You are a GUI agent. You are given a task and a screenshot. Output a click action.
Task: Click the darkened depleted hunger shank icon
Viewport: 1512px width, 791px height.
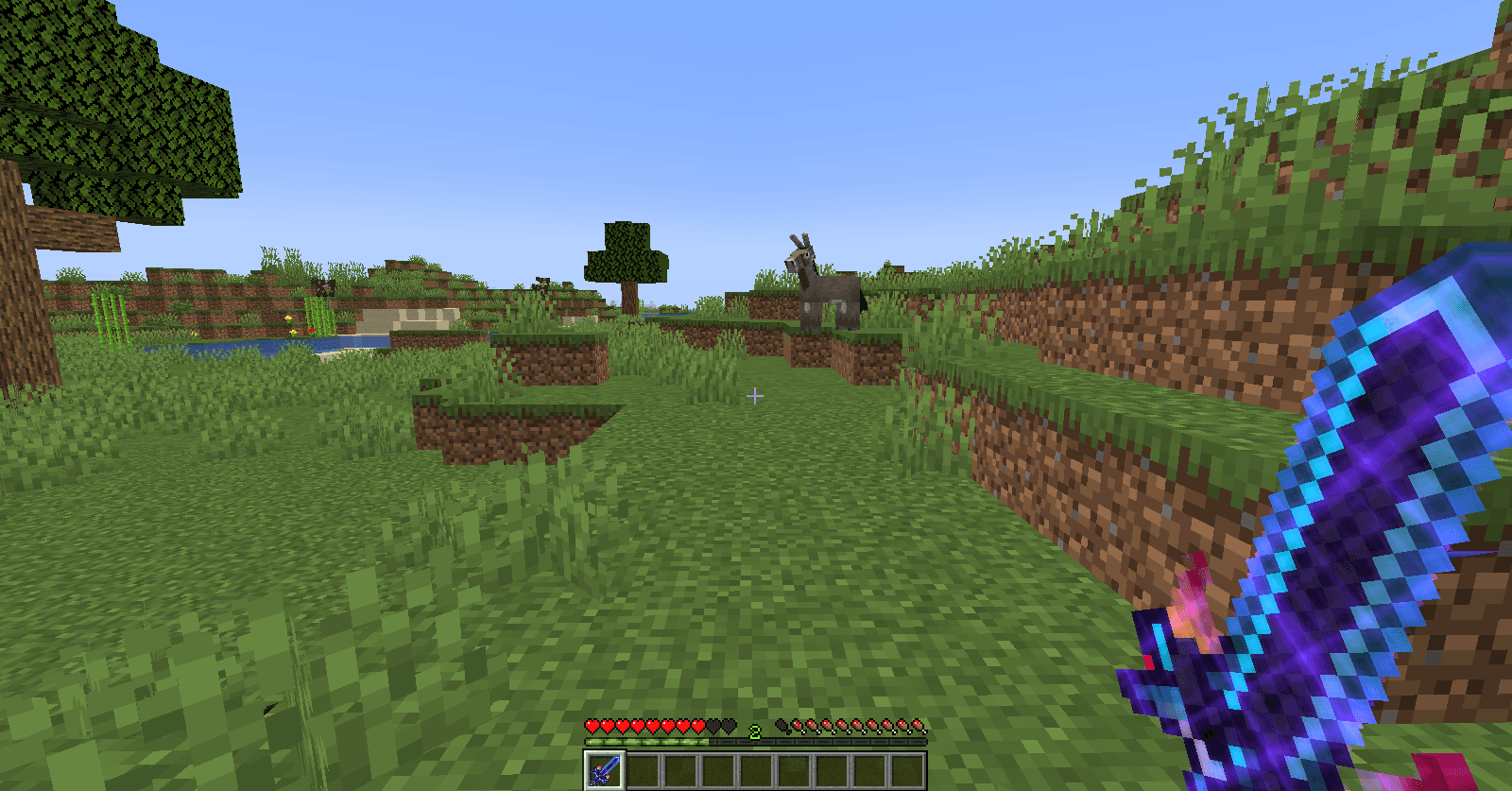(x=782, y=727)
